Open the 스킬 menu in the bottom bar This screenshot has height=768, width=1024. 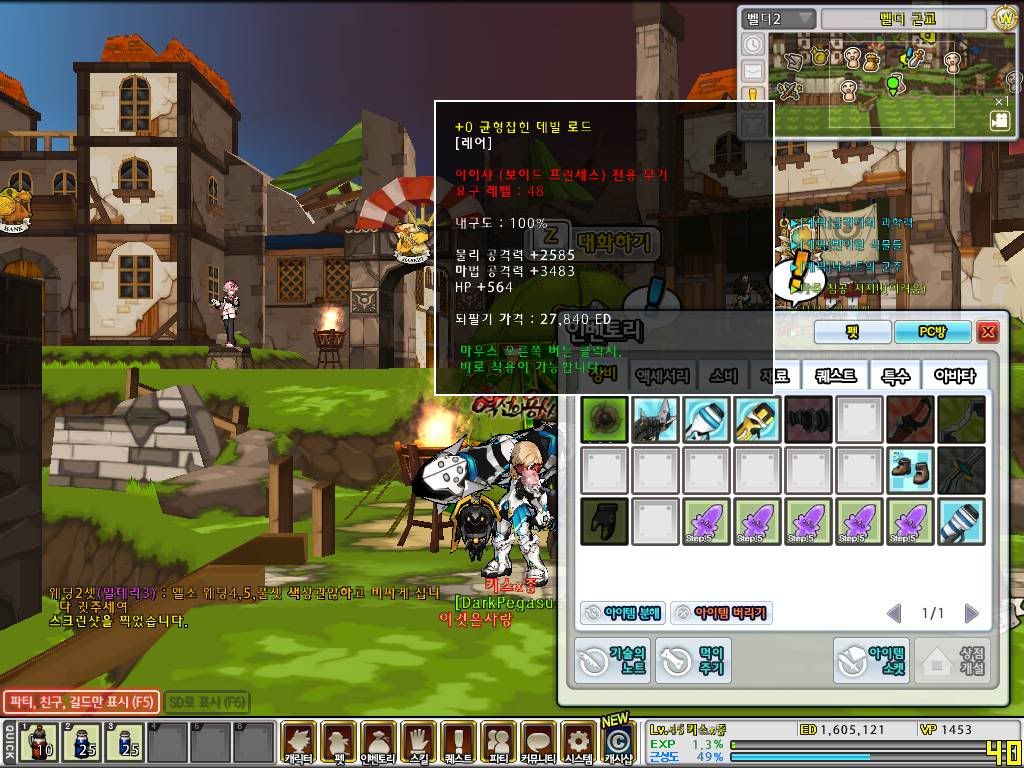click(x=418, y=743)
